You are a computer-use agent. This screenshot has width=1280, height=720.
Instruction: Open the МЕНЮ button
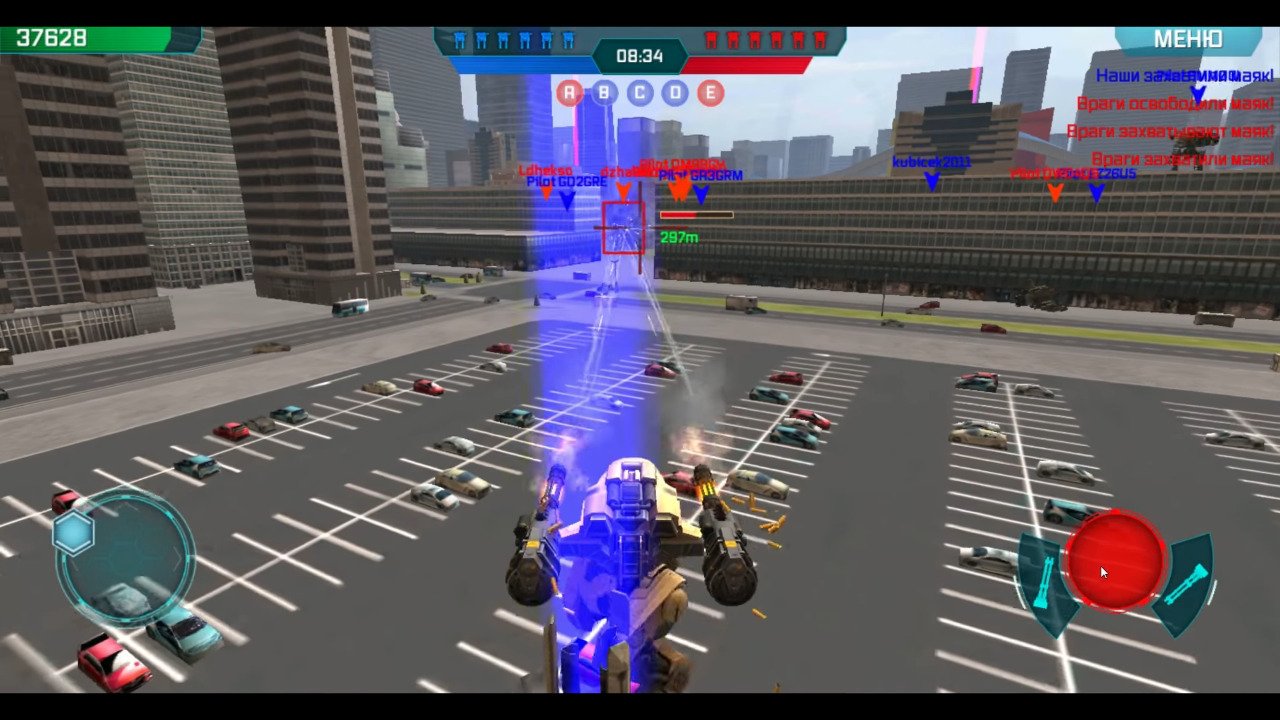tap(1188, 40)
